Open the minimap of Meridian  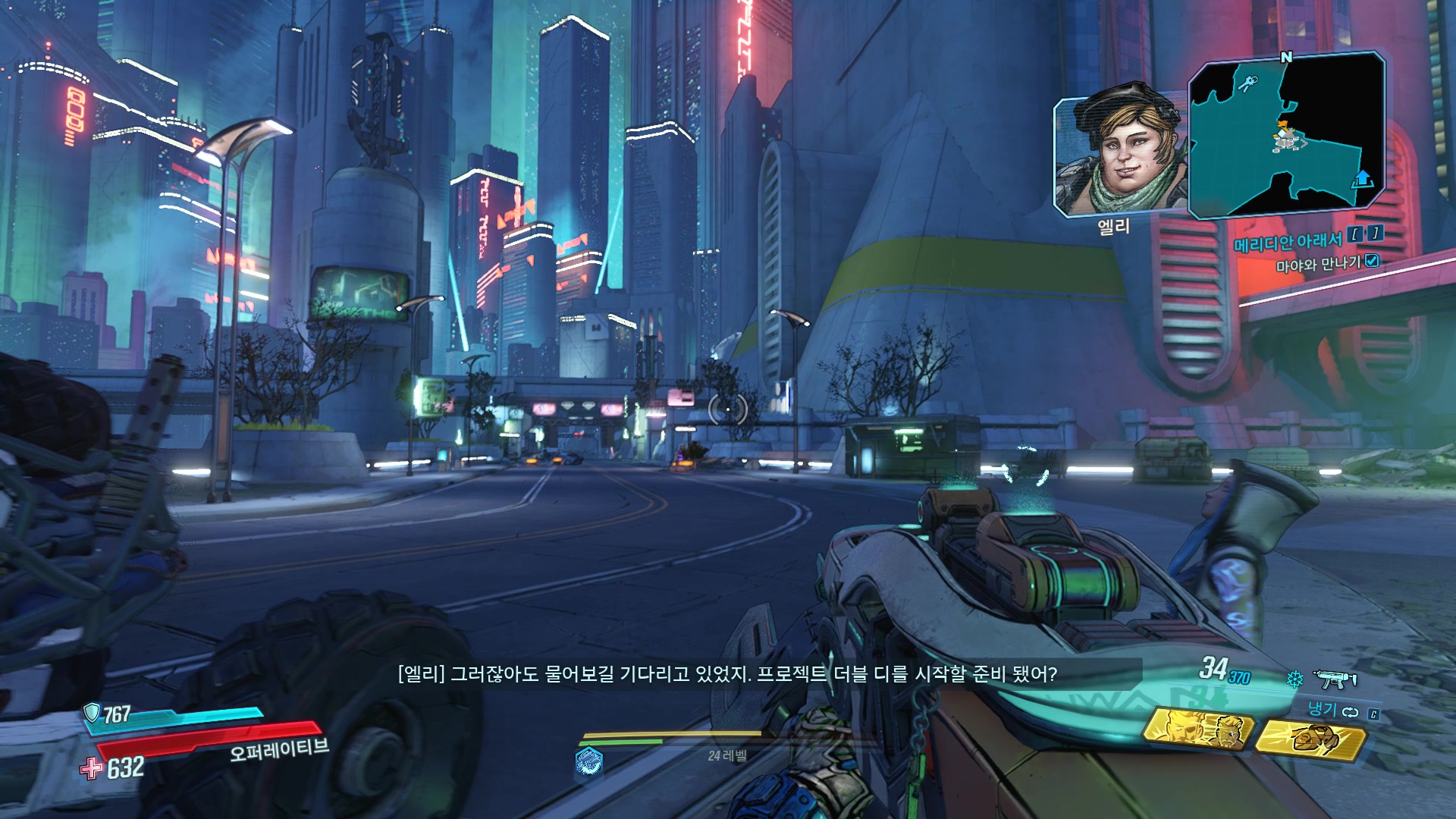point(1287,135)
